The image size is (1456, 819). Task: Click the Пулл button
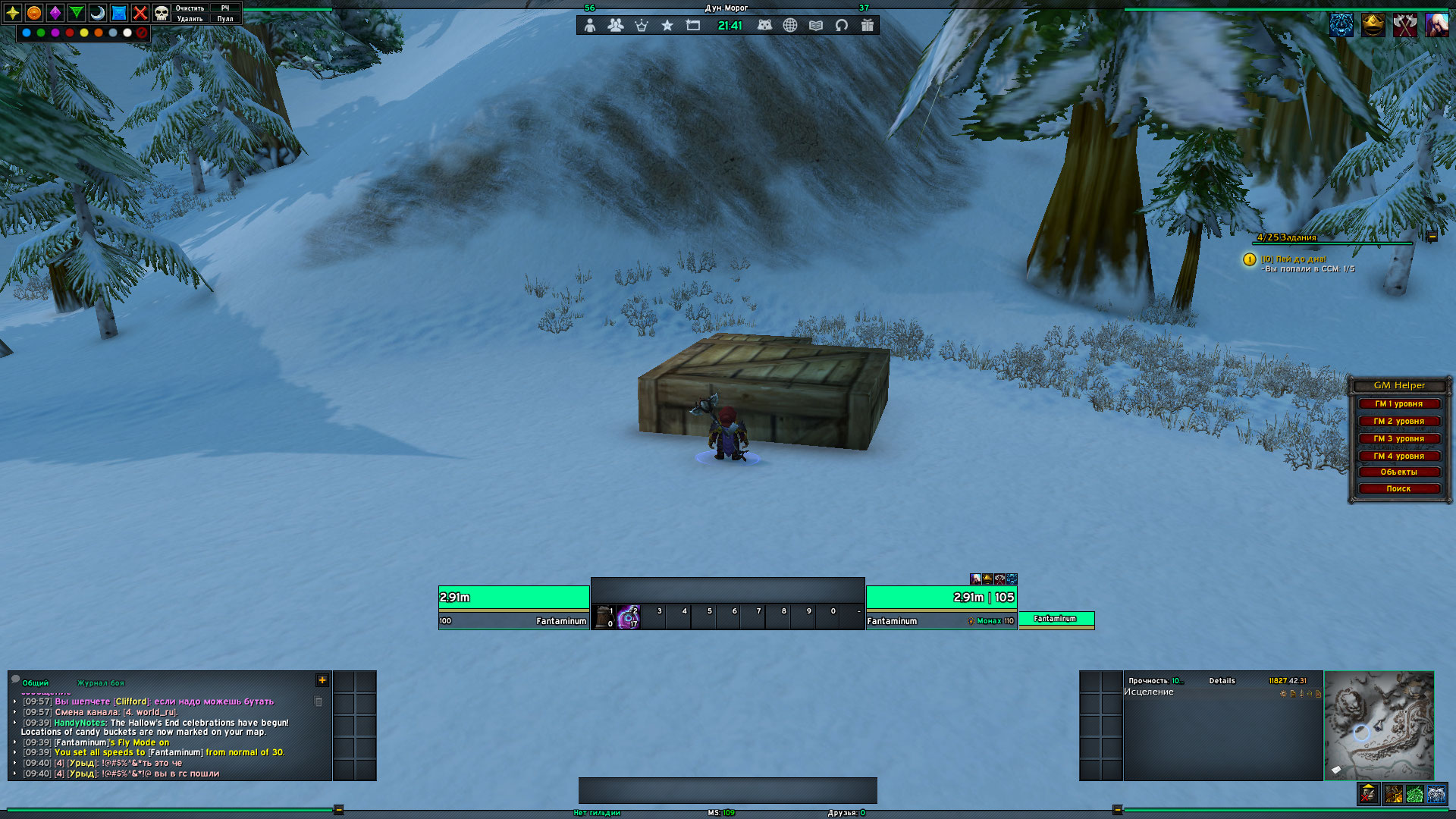pyautogui.click(x=225, y=19)
